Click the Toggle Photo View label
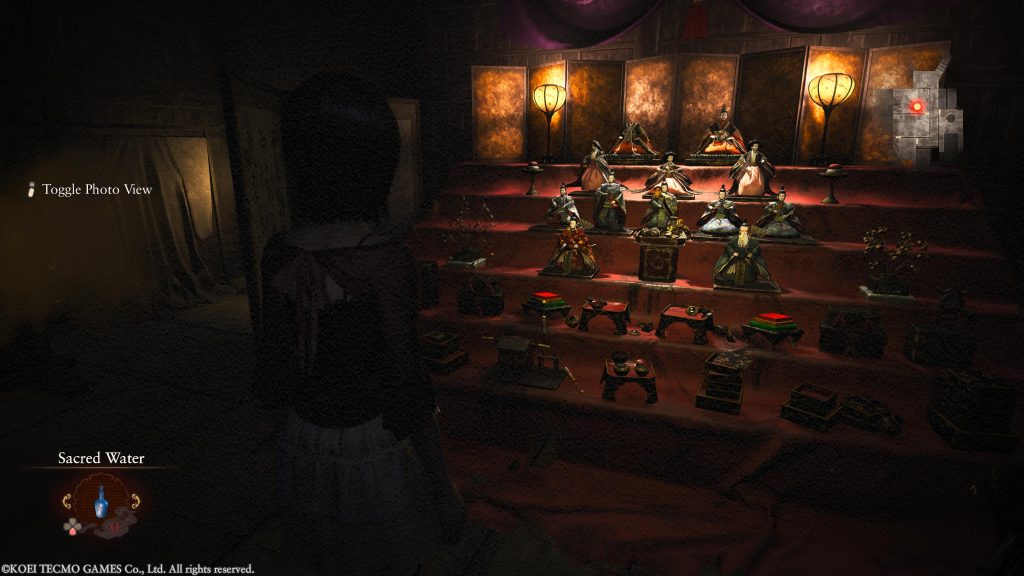 (96, 190)
